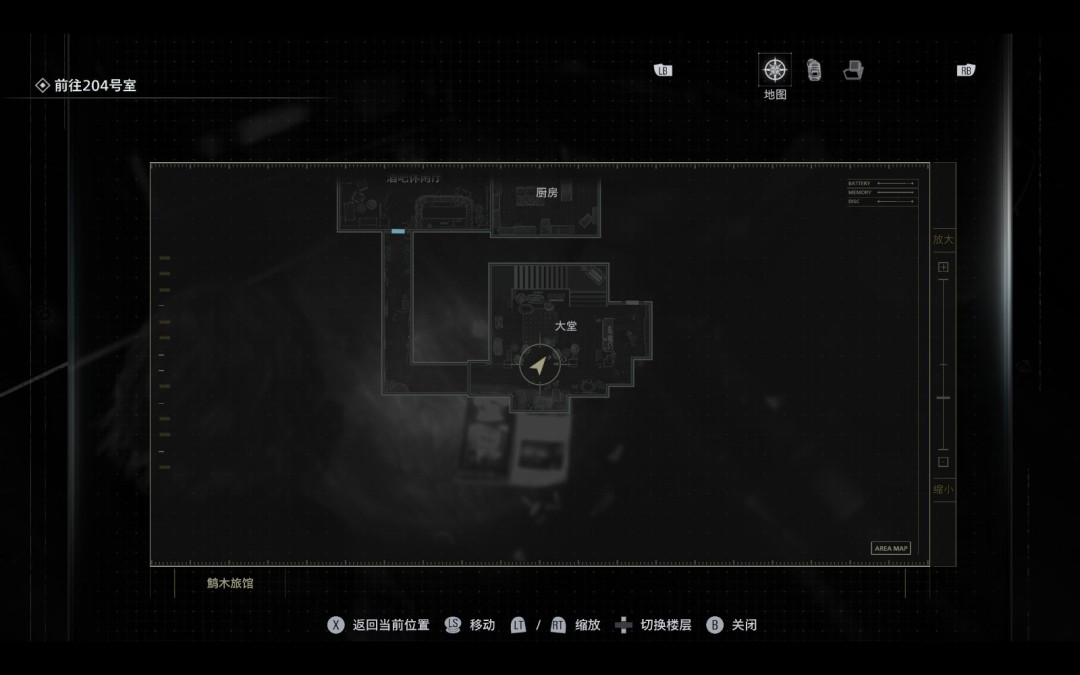Image resolution: width=1080 pixels, height=675 pixels.
Task: Click the 放大 zoom-in label
Action: [943, 240]
